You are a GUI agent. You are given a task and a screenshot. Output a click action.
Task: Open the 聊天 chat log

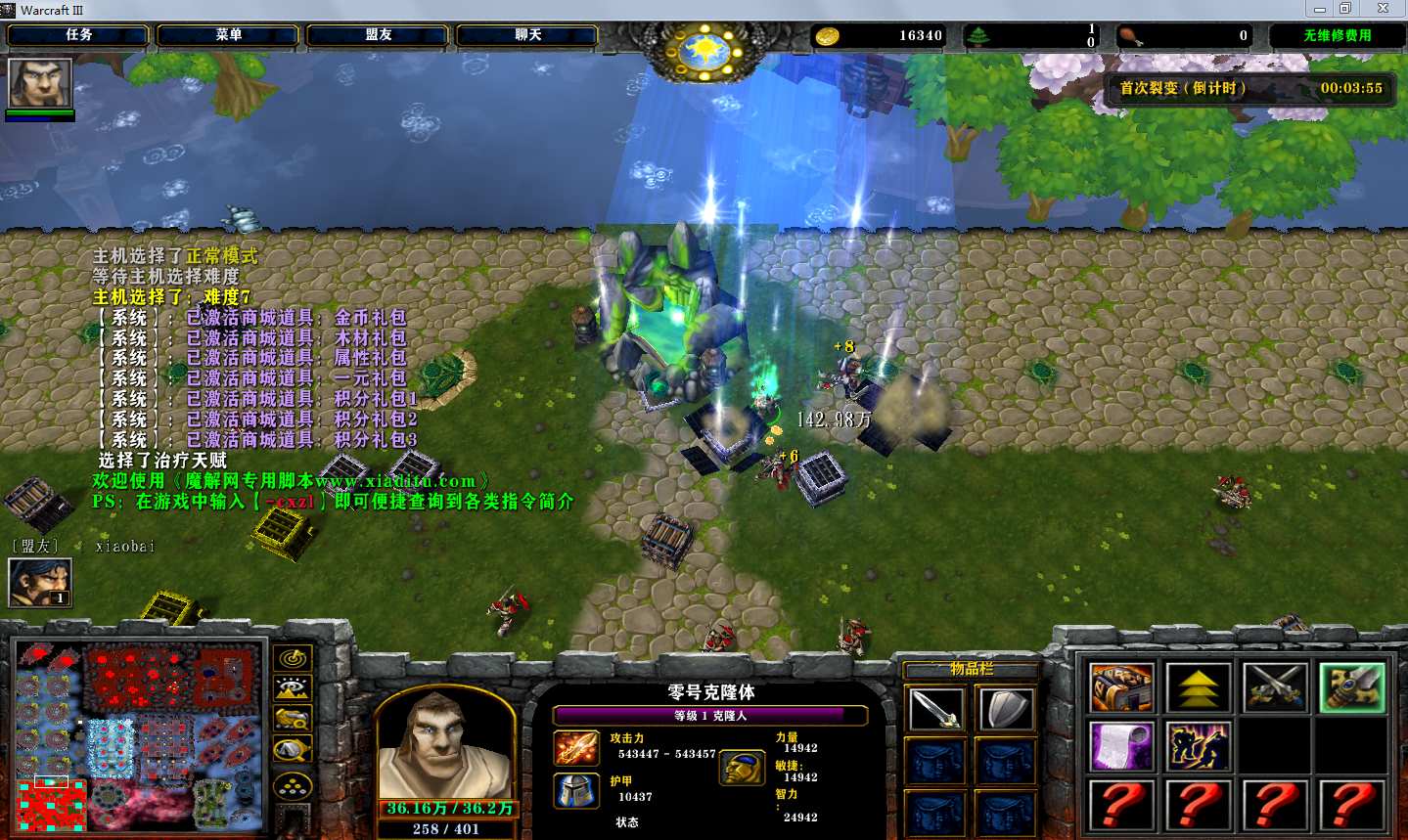527,35
